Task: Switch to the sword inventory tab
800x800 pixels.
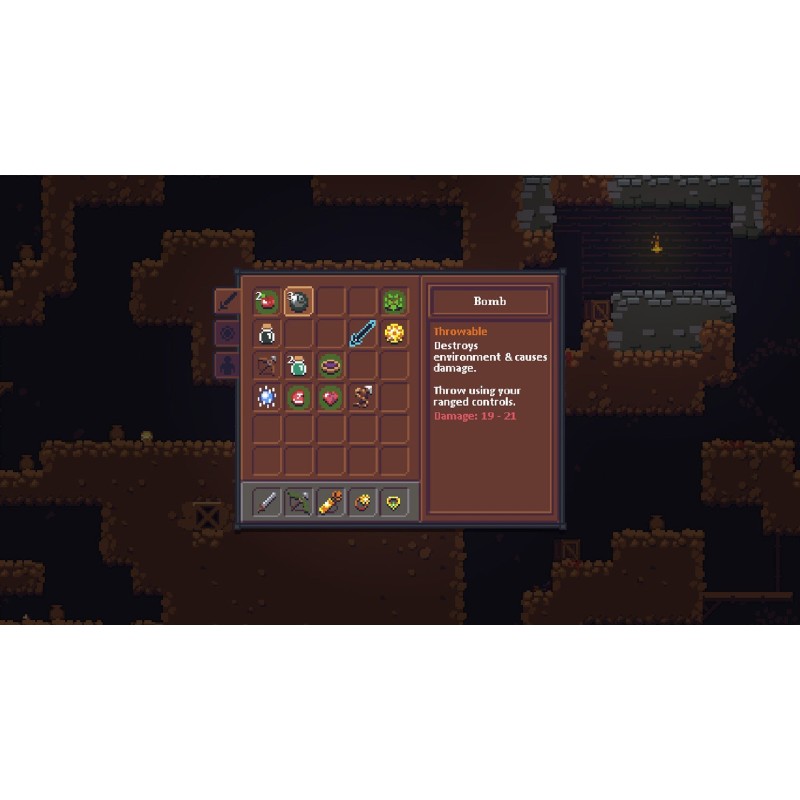Action: 227,301
